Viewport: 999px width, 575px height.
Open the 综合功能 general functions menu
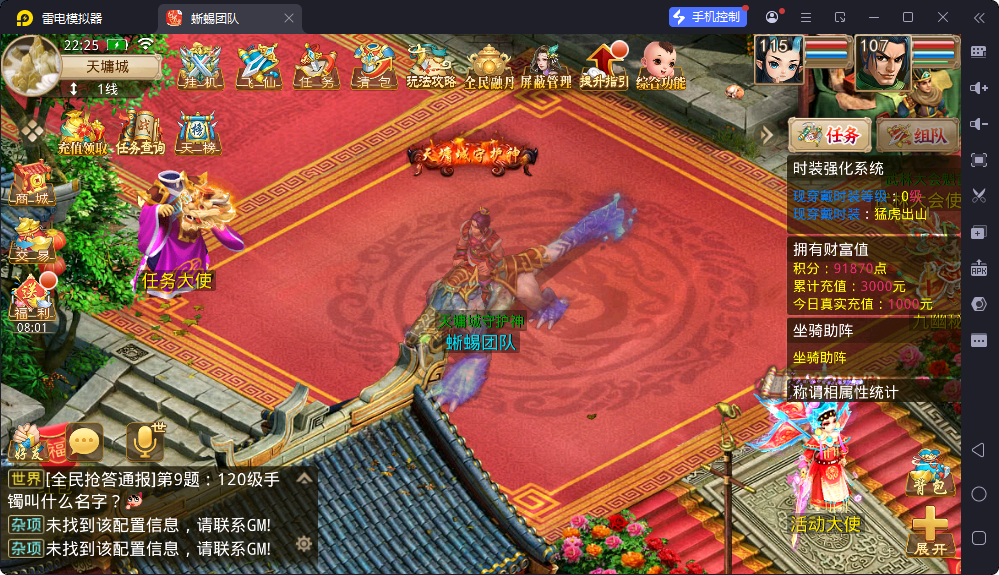(661, 66)
